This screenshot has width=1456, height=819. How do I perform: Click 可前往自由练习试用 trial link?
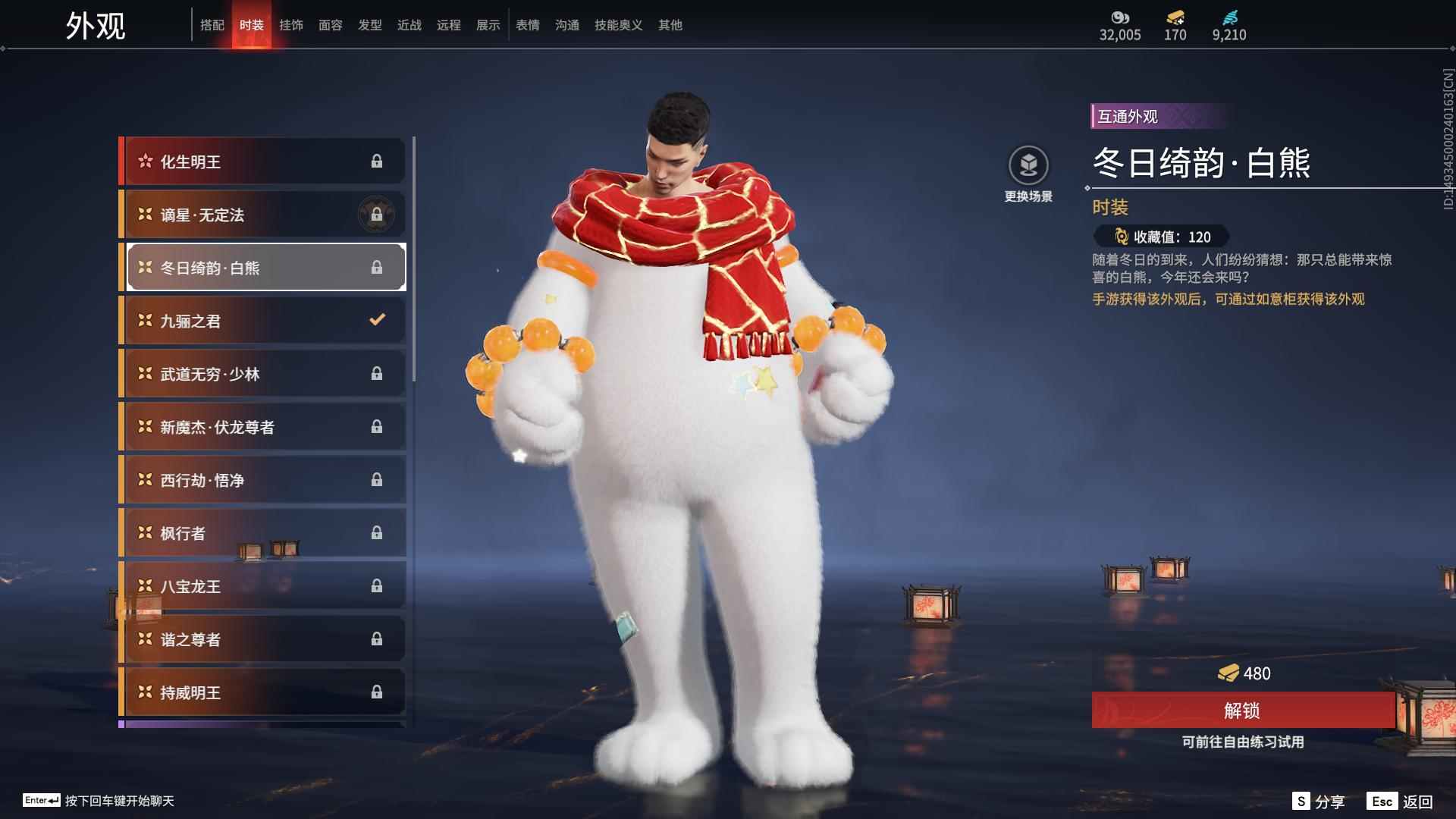click(x=1244, y=743)
